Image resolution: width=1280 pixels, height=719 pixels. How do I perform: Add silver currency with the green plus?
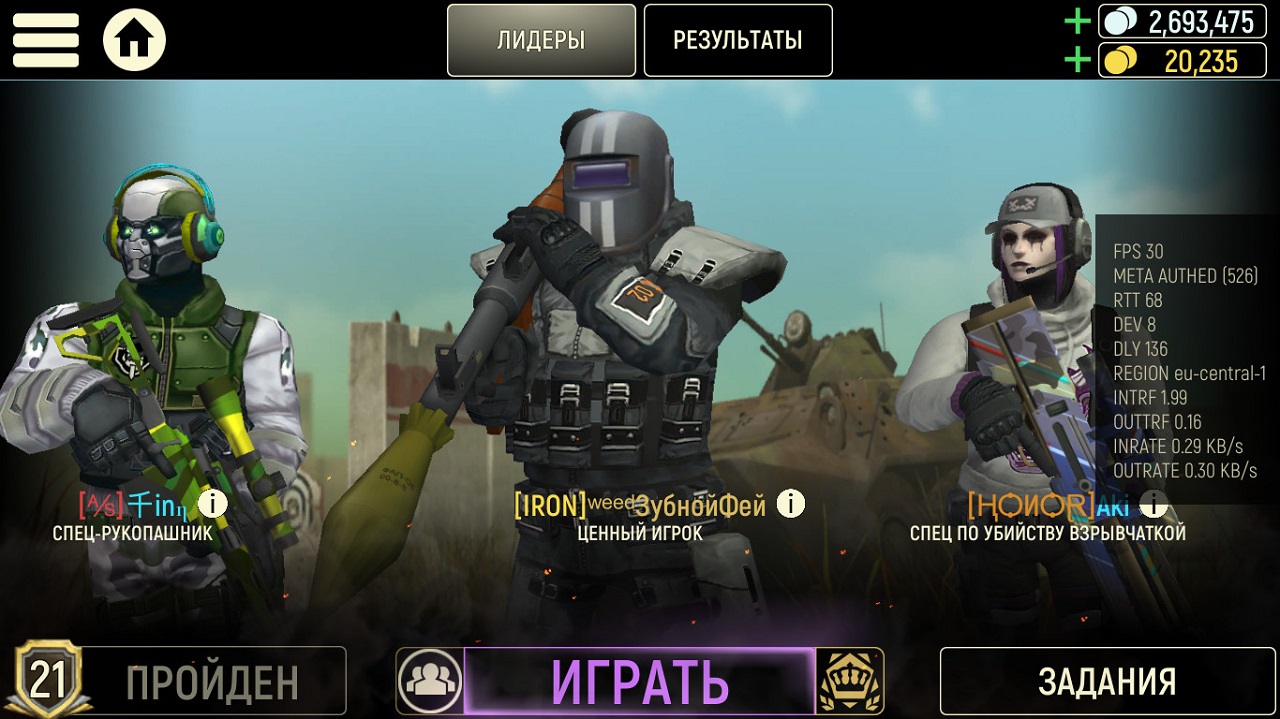point(1077,21)
